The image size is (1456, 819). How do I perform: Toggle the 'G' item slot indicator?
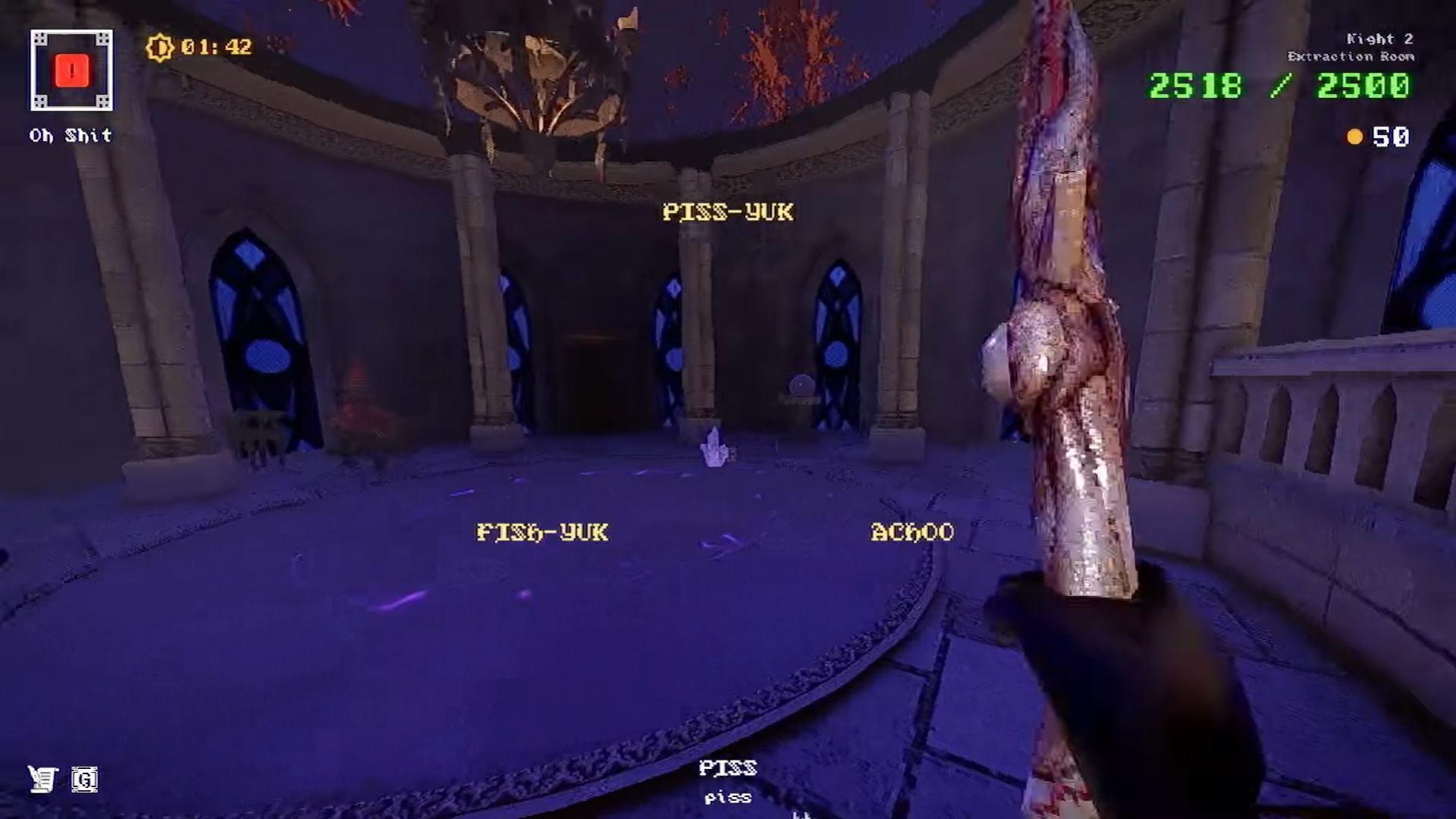86,780
